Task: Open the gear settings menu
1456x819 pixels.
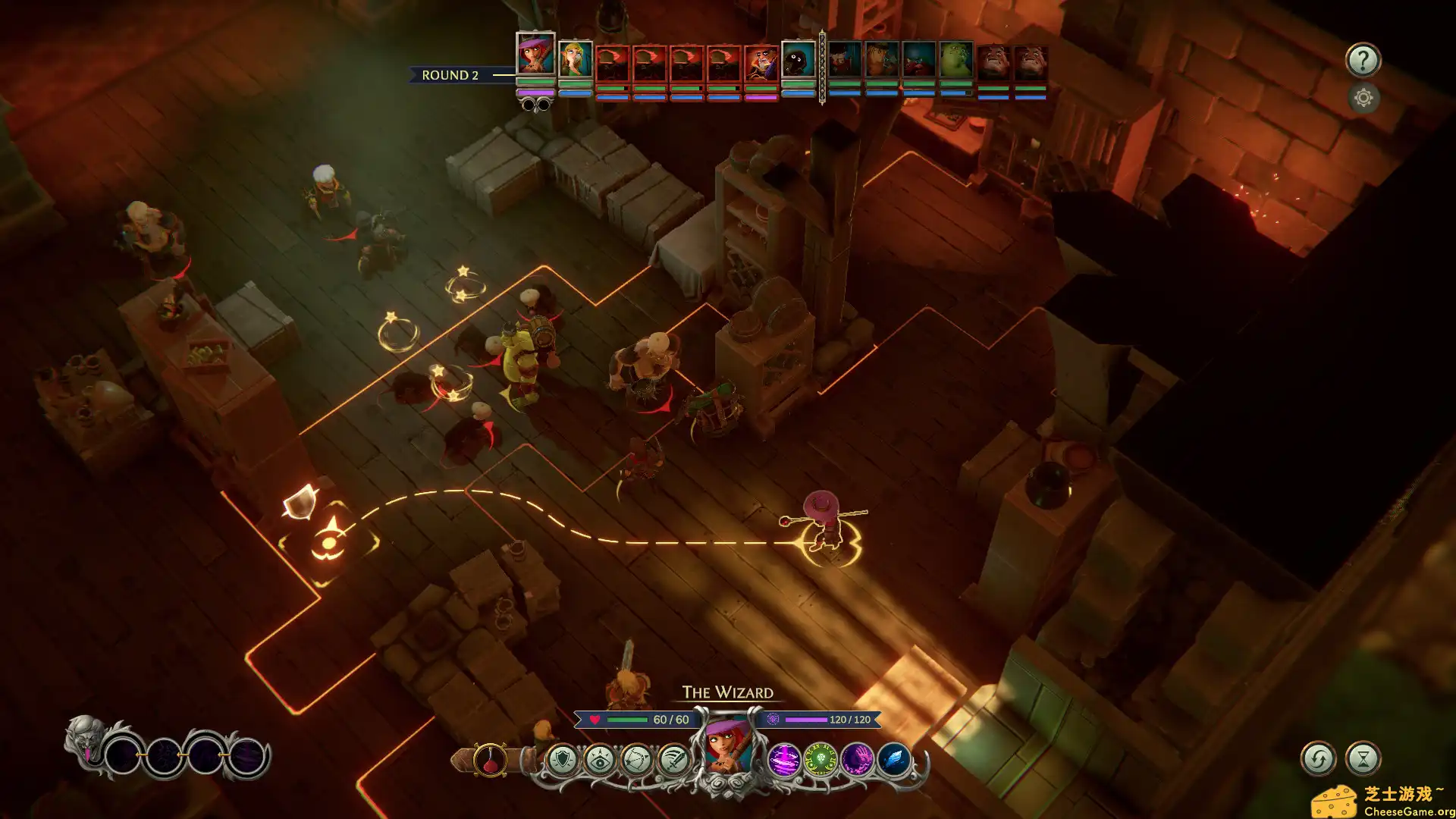Action: (x=1363, y=98)
